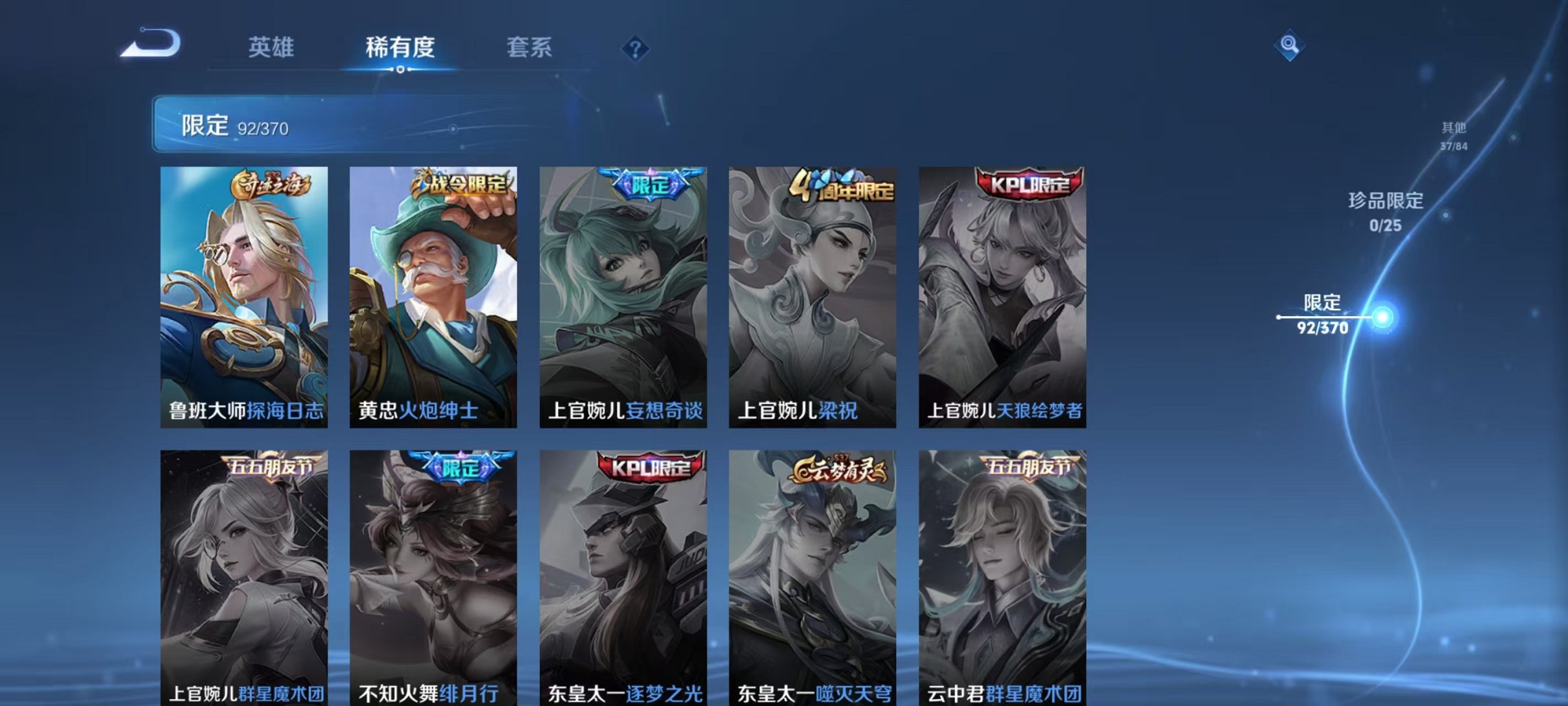The image size is (1568, 706).
Task: Switch to the 英雄 tab
Action: [x=272, y=45]
